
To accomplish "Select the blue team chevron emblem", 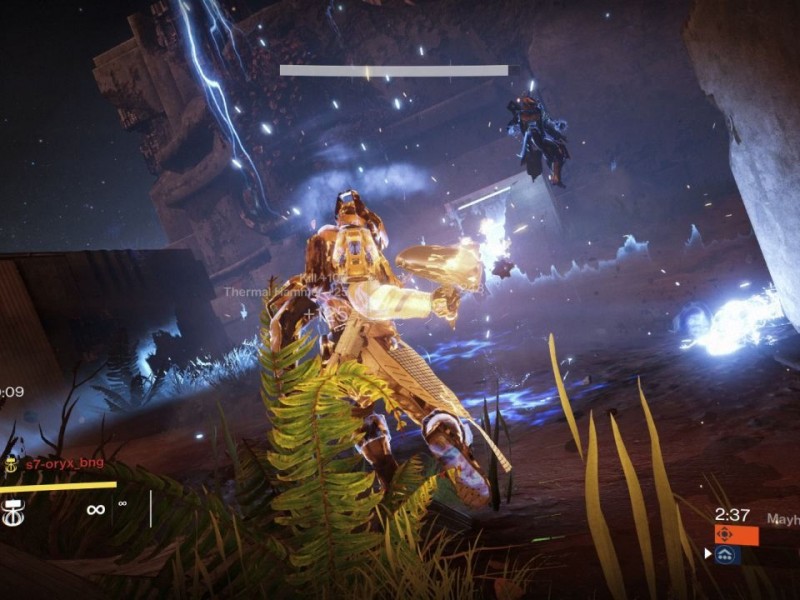I will [727, 554].
